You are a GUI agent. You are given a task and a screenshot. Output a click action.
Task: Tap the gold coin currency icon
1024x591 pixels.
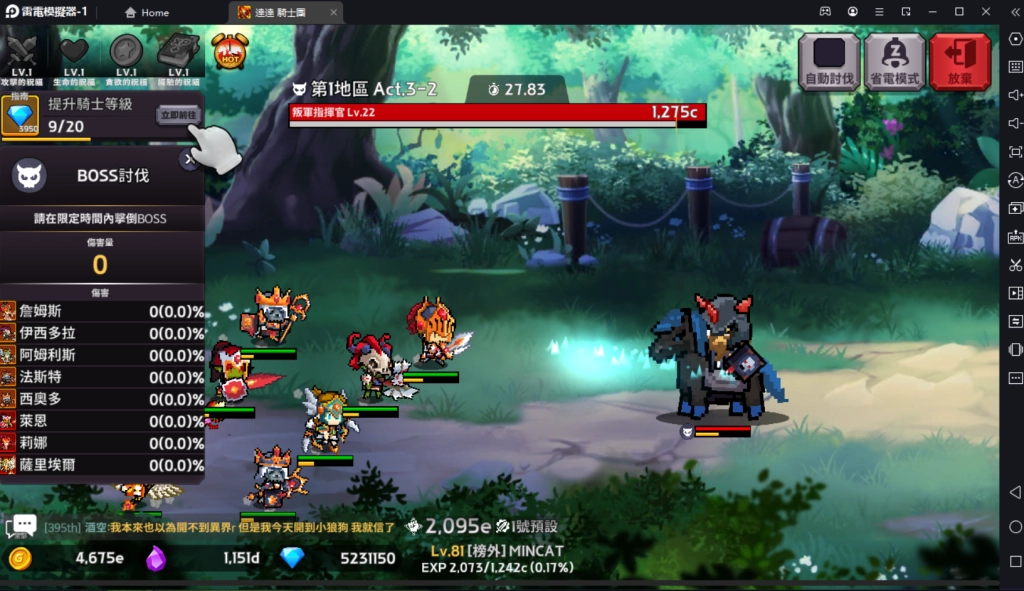click(x=18, y=558)
